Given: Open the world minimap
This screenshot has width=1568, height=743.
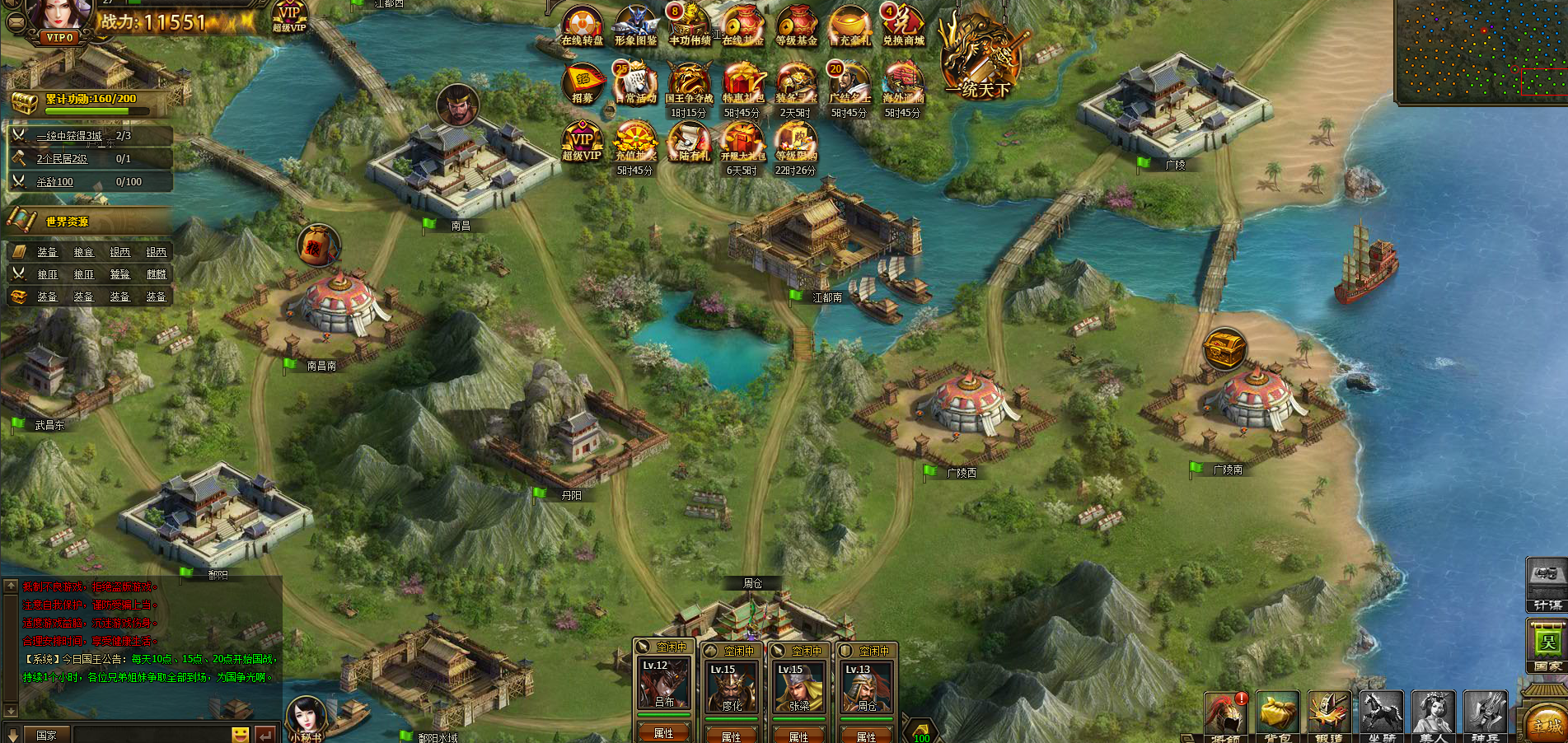Looking at the screenshot, I should click(x=1479, y=49).
